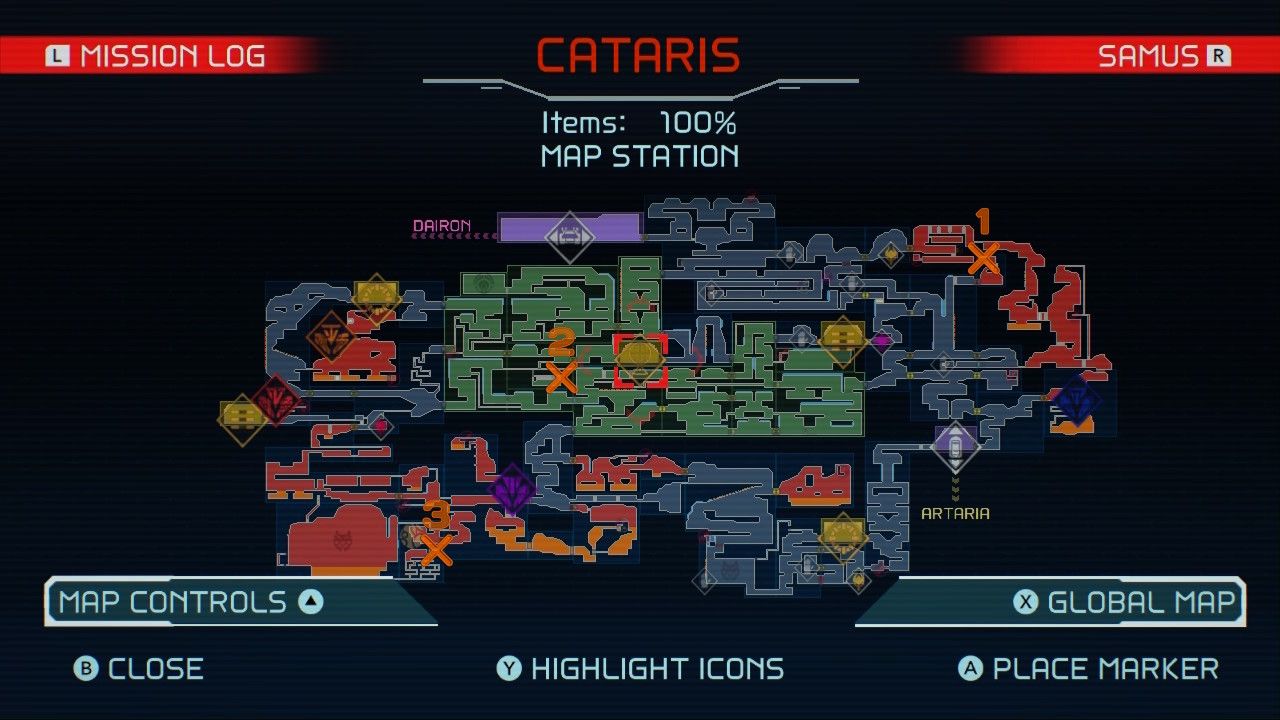Viewport: 1280px width, 720px height.
Task: Toggle Highlight Icons with the Y option
Action: pos(640,668)
